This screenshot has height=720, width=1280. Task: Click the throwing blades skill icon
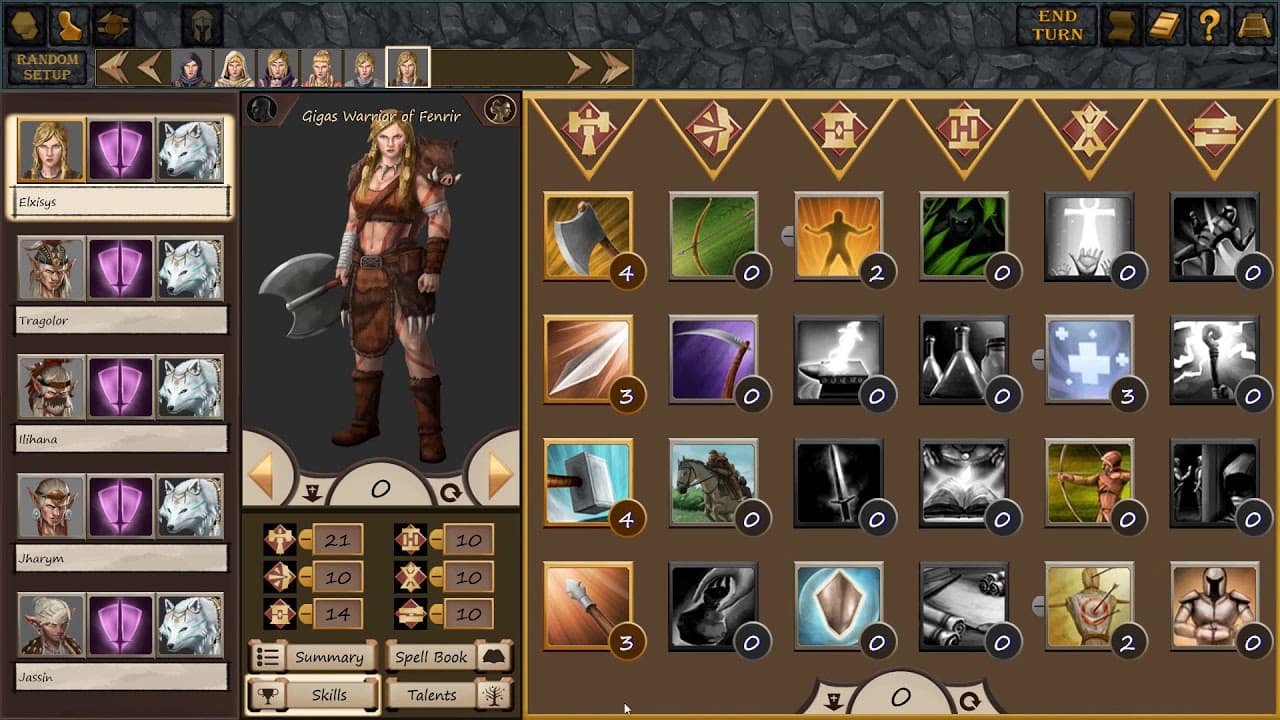(x=591, y=361)
